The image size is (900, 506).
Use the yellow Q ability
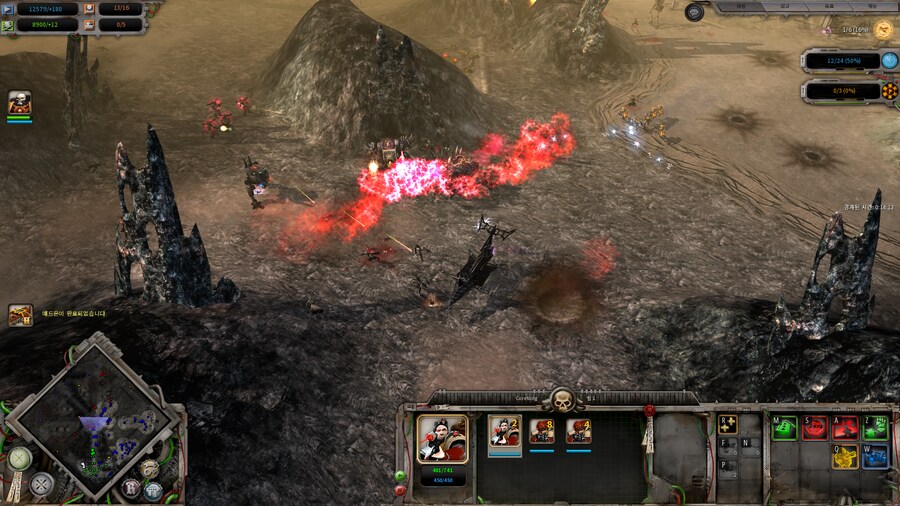846,458
